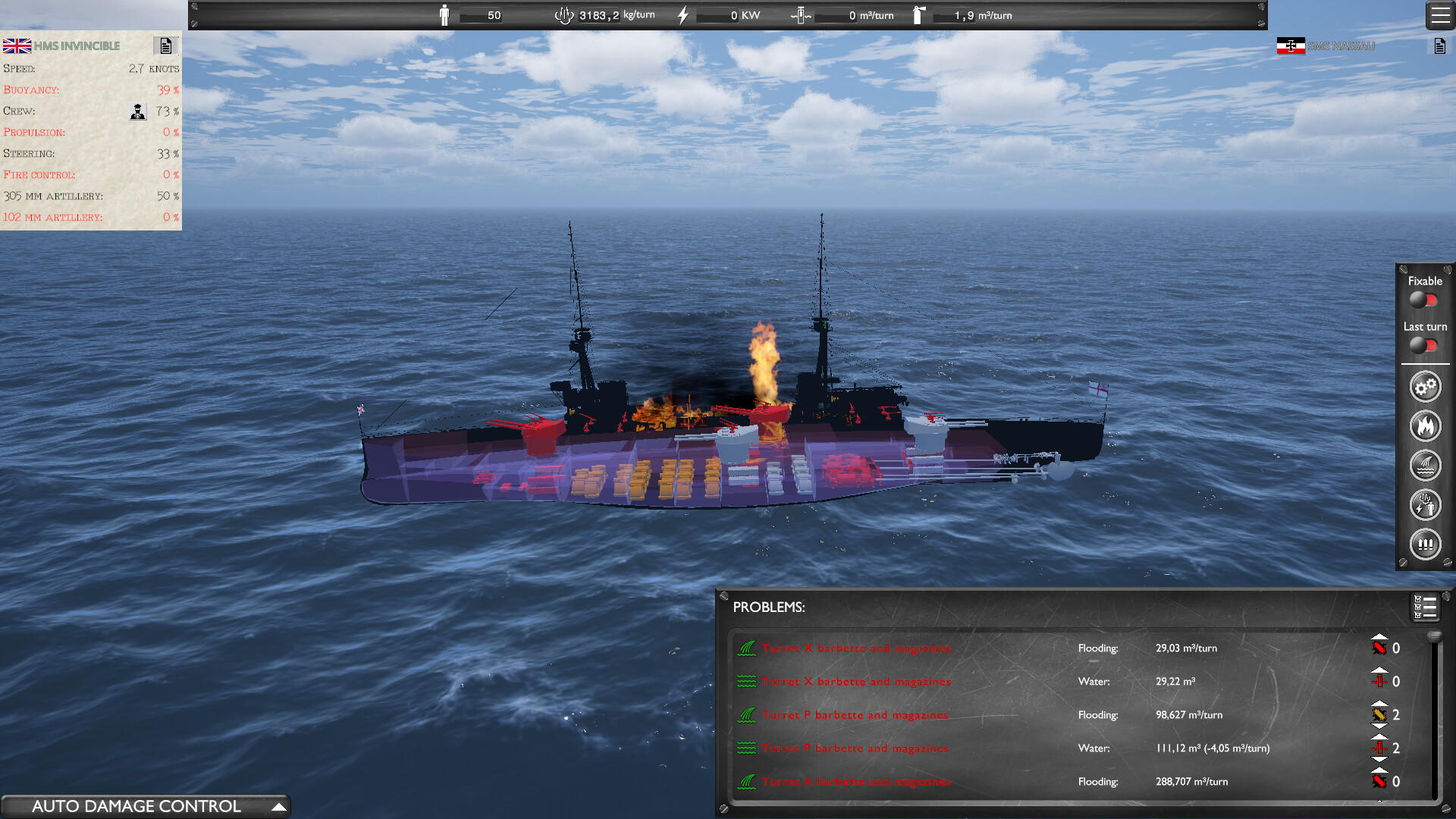Open the SMS Nassau report sheet icon
The height and width of the screenshot is (819, 1456).
(1439, 45)
